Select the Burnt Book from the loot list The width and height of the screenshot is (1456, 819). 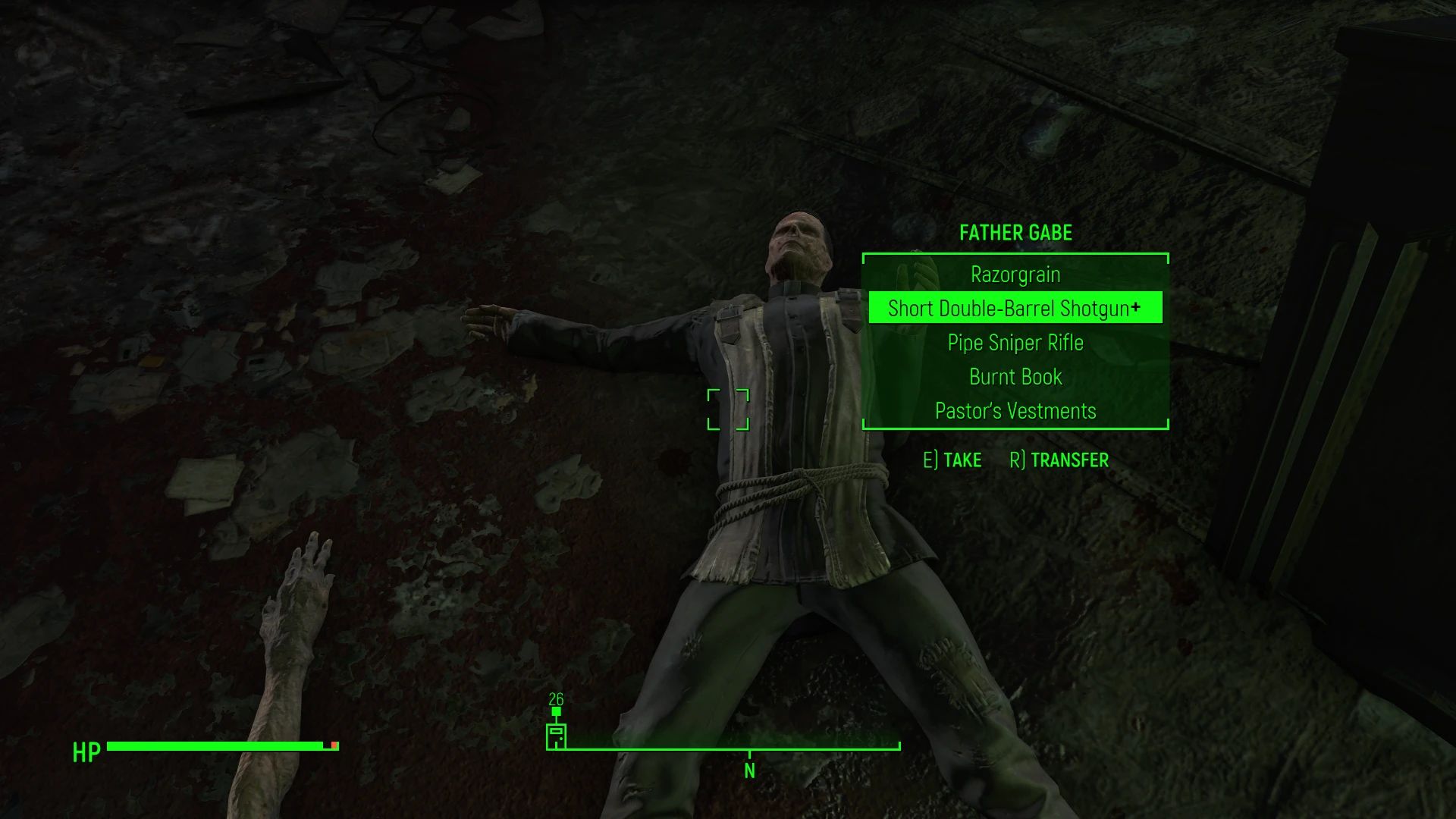(1014, 377)
